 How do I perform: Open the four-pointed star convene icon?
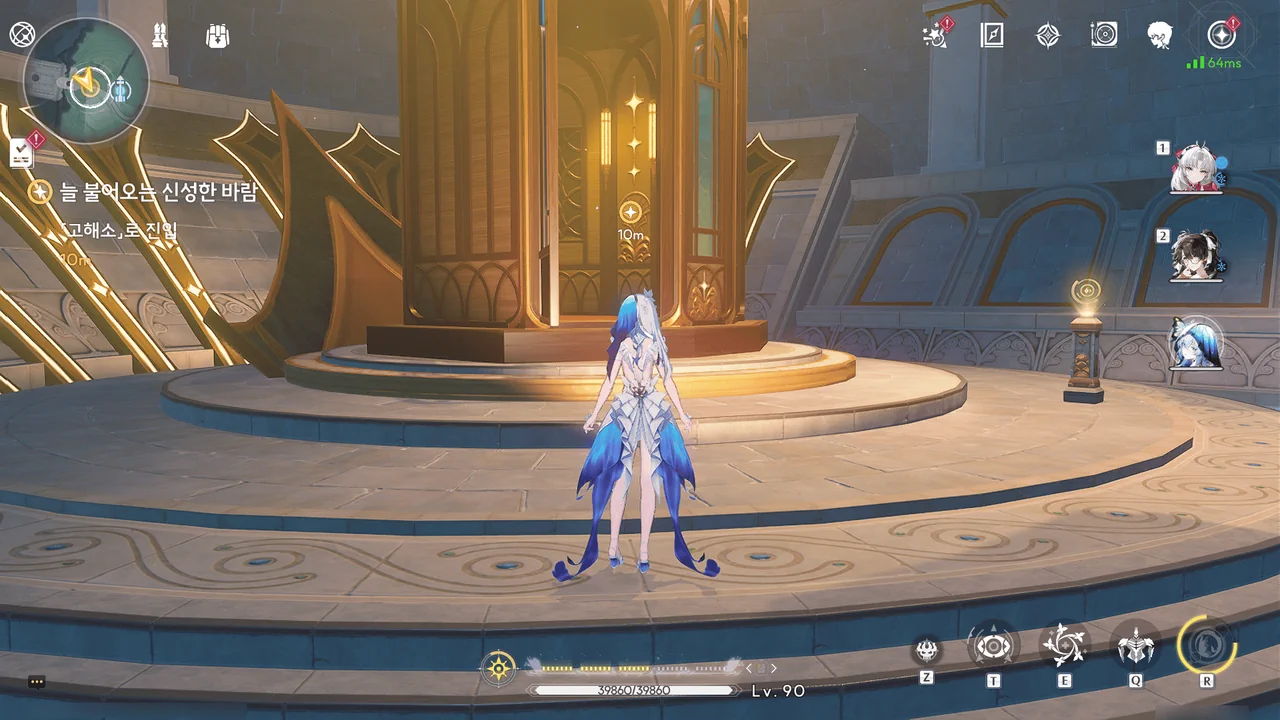coord(1047,36)
